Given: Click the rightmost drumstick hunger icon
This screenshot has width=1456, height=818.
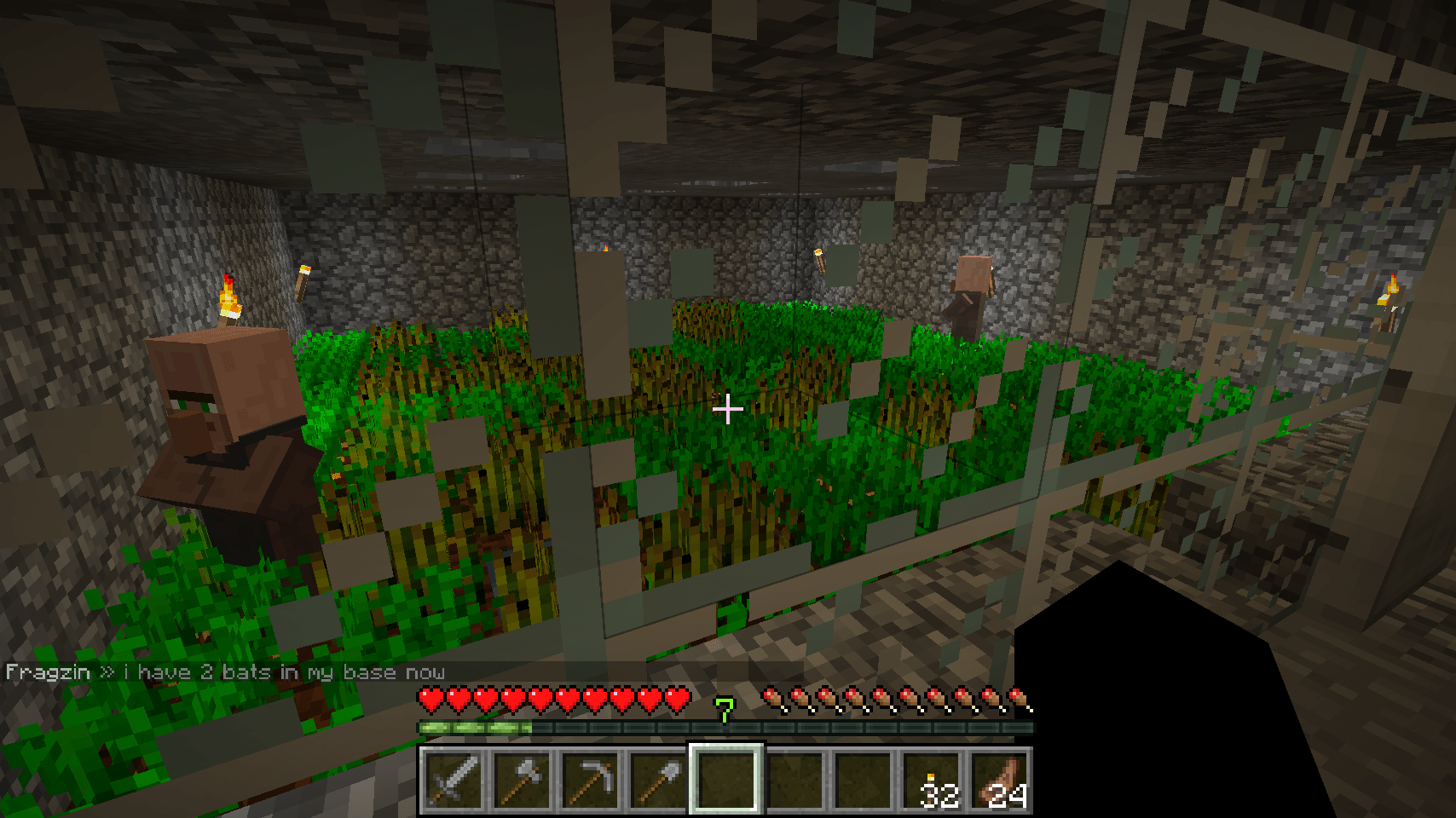Looking at the screenshot, I should 1020,697.
